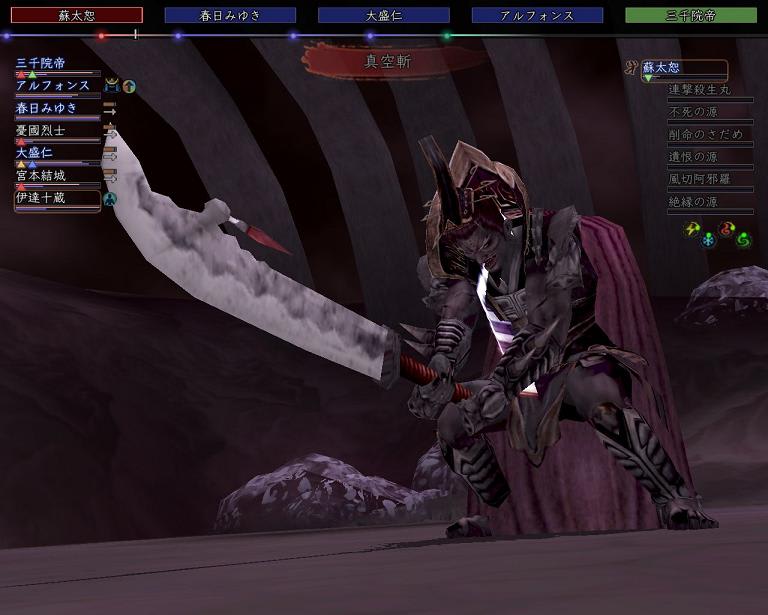Click the blue snowflake status icon
This screenshot has width=768, height=615.
click(709, 240)
